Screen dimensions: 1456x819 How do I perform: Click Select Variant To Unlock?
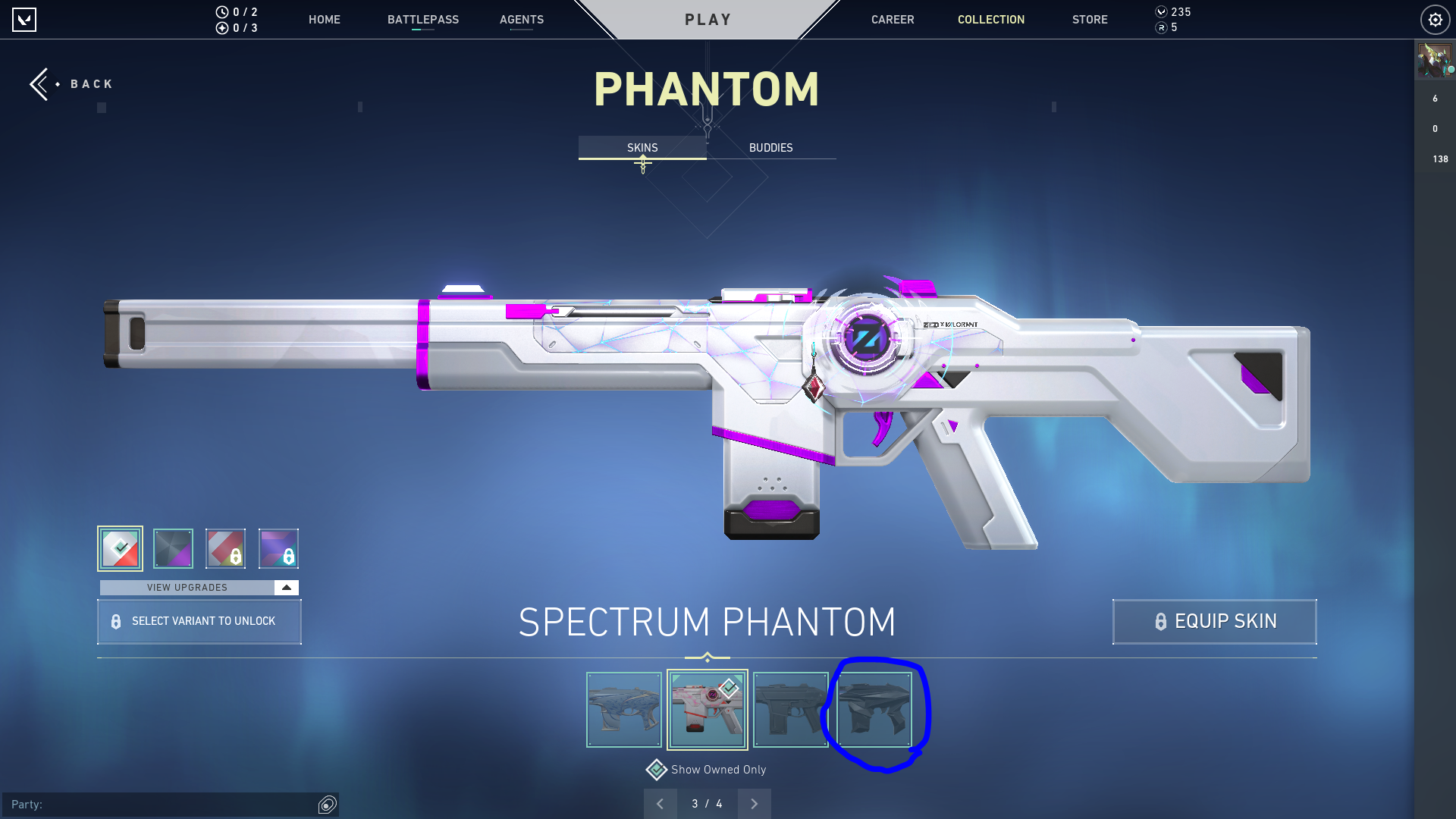pos(199,621)
